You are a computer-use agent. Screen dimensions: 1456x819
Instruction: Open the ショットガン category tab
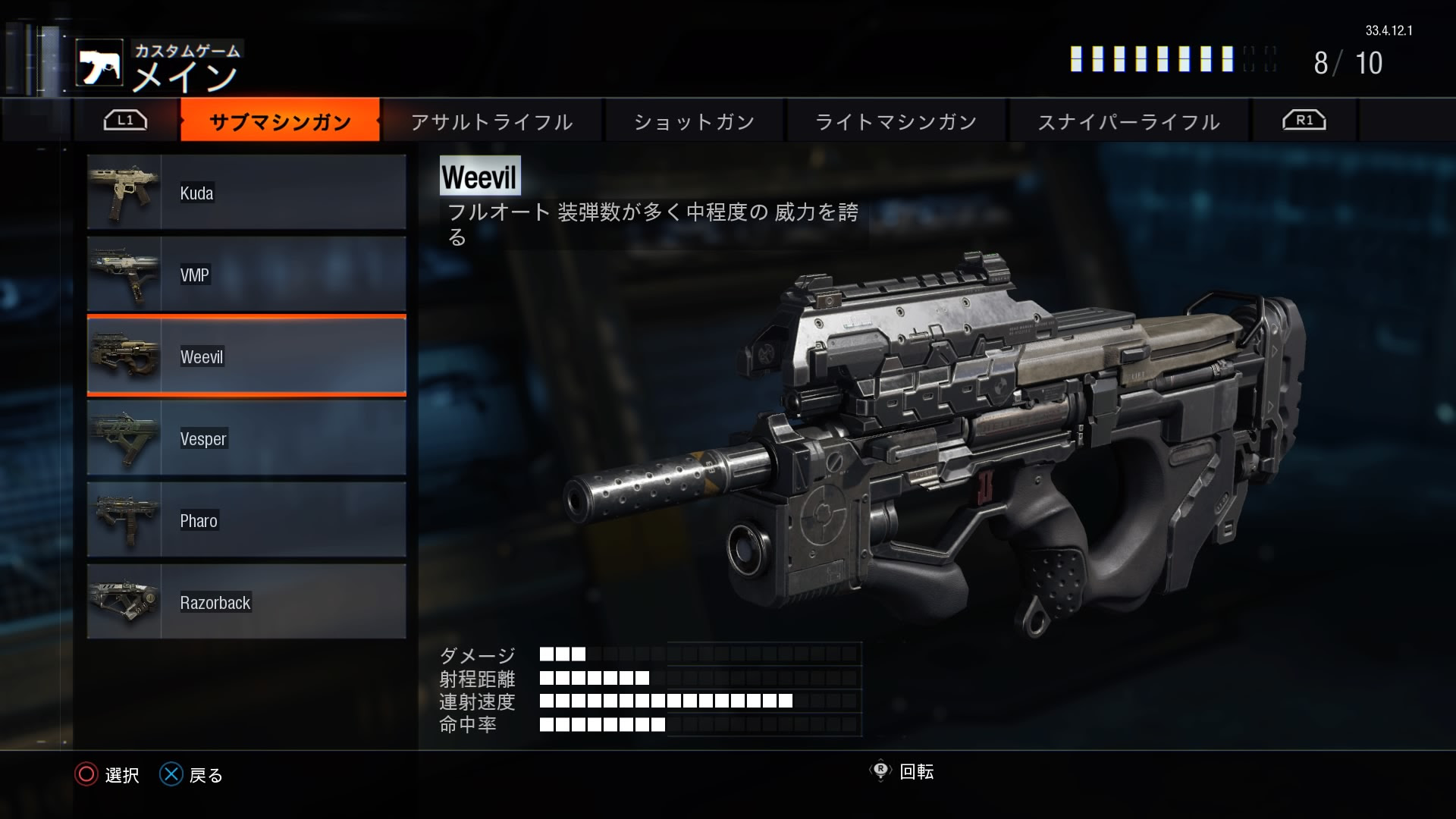pyautogui.click(x=694, y=121)
